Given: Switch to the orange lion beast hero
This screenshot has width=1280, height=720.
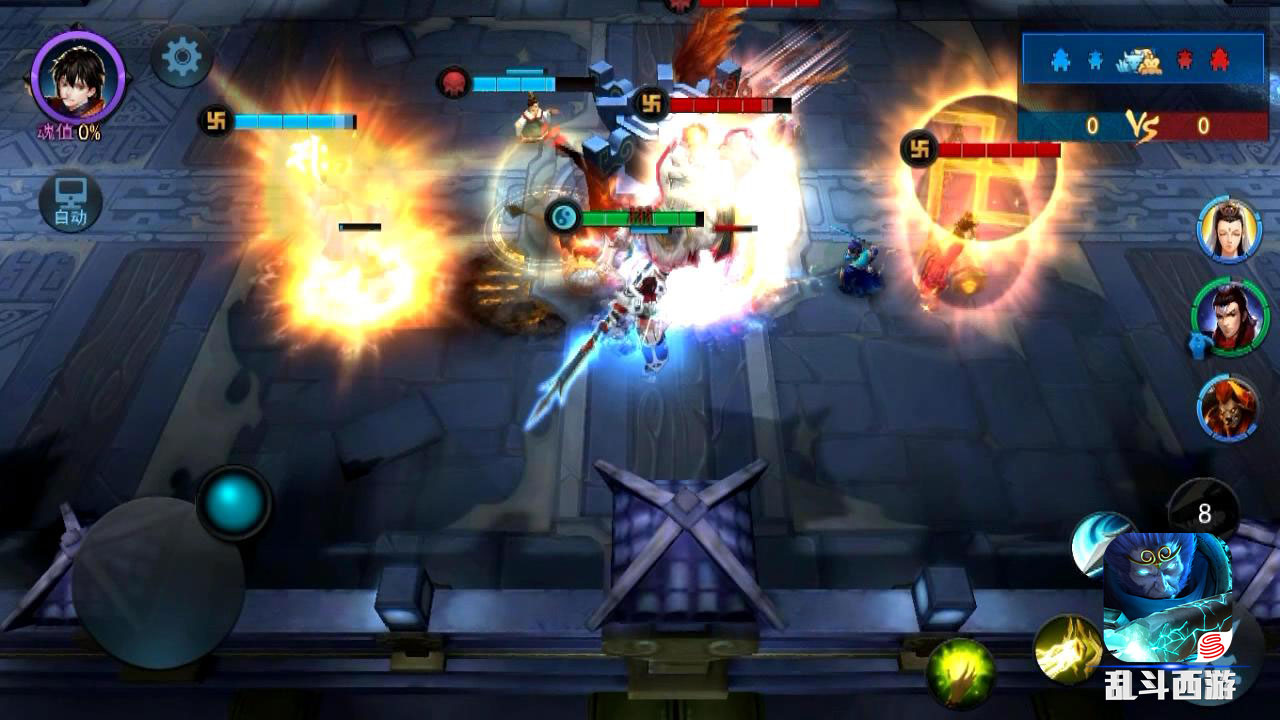Looking at the screenshot, I should coord(1227,407).
